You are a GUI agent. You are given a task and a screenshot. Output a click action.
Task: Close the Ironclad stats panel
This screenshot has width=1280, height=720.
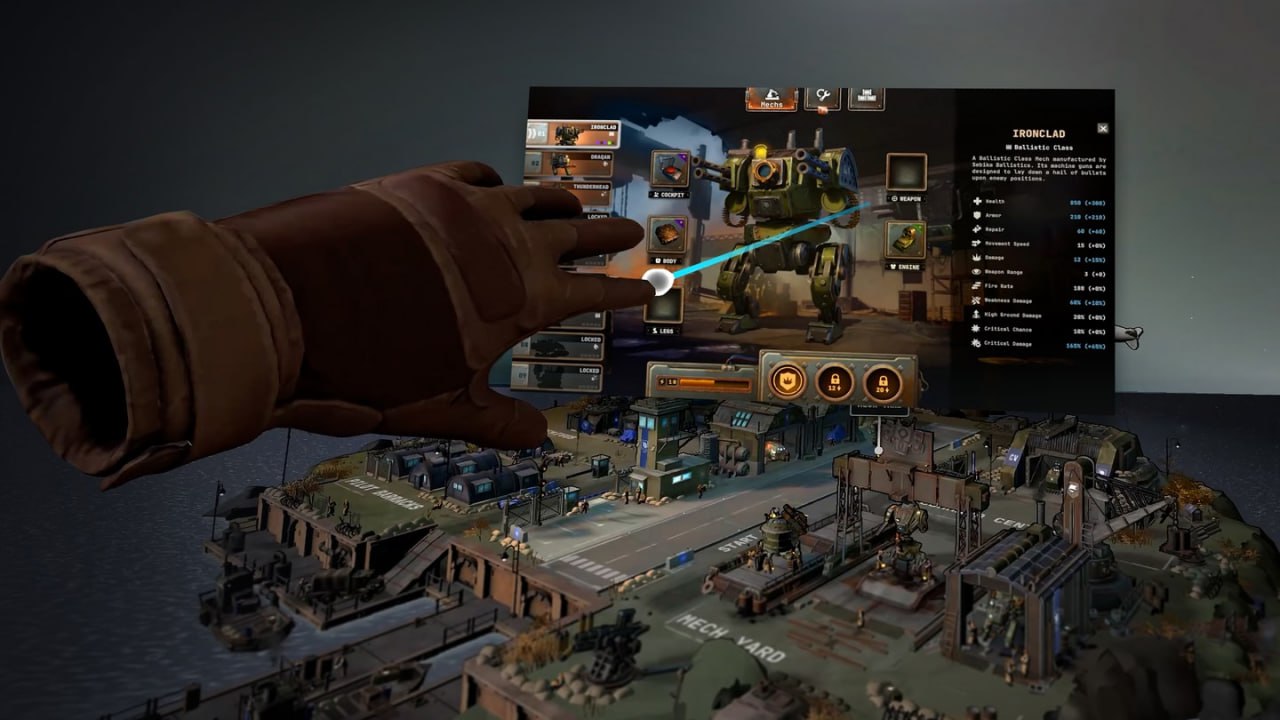pos(1102,128)
